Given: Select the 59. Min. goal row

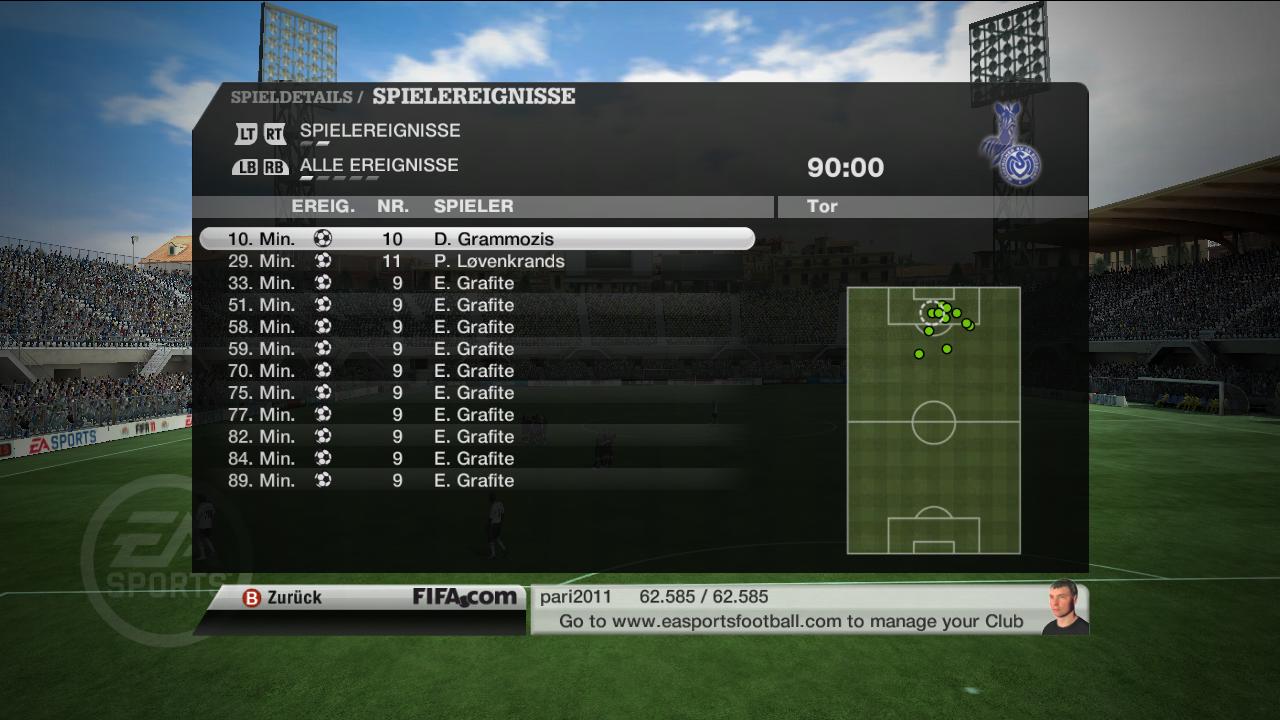Looking at the screenshot, I should point(476,349).
